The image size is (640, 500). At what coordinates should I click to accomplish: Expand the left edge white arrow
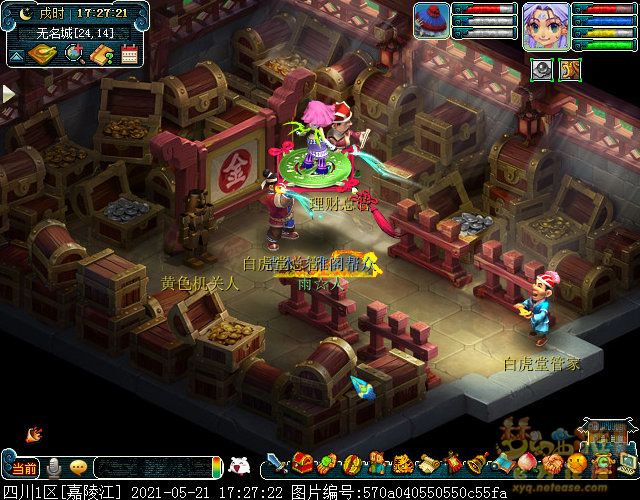8,94
